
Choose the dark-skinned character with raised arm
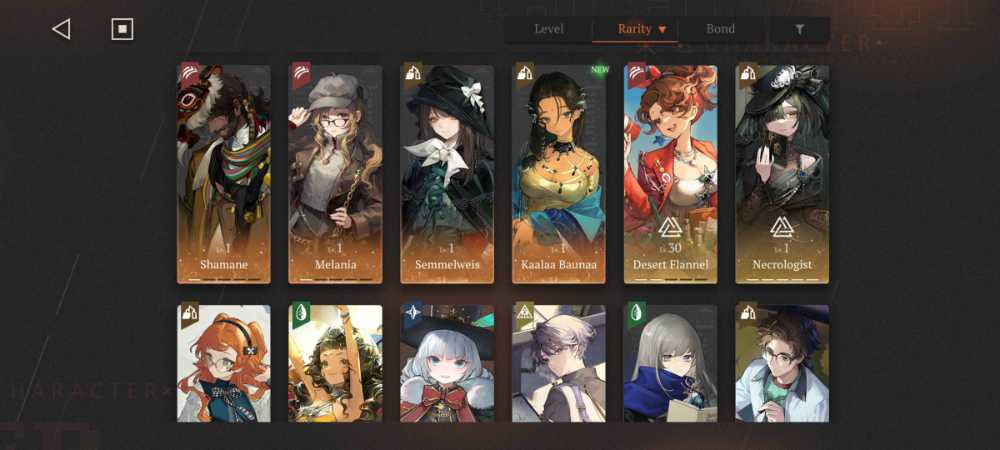336,363
